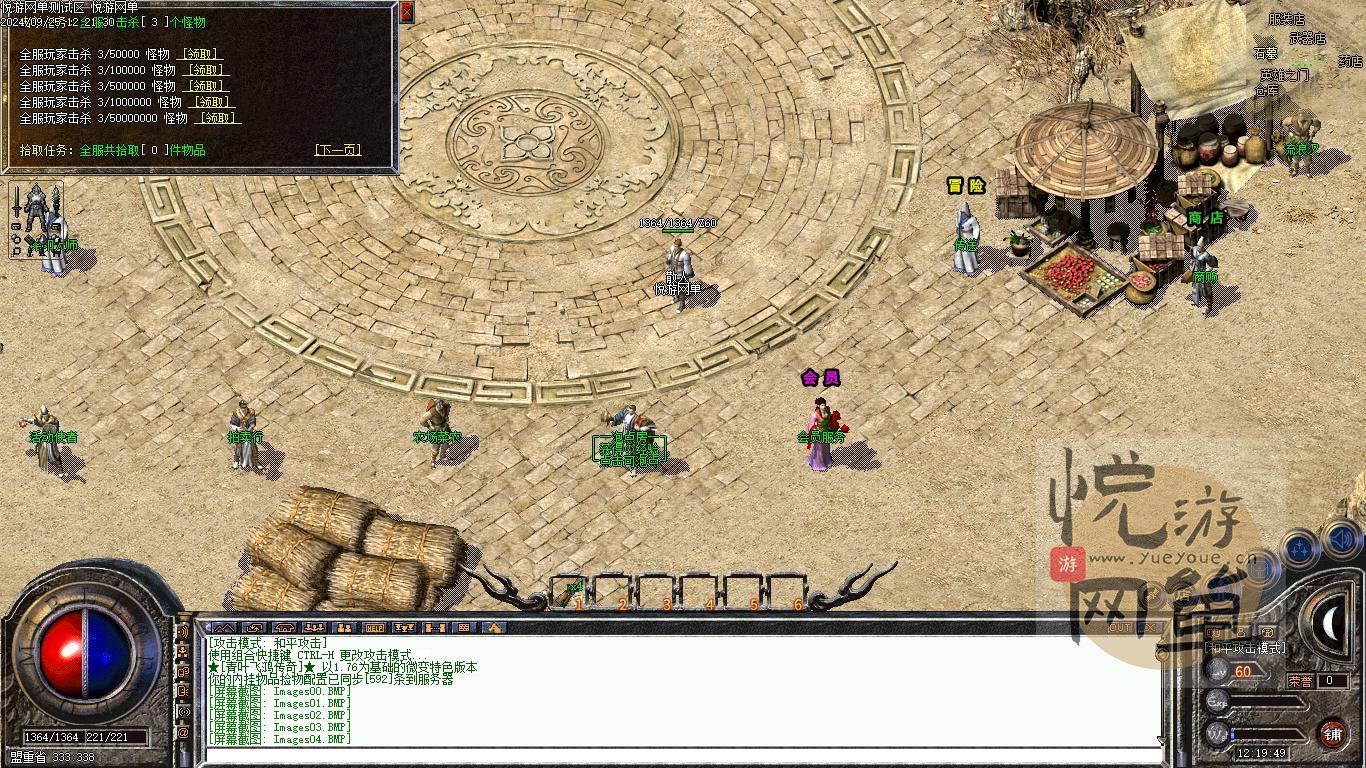Image resolution: width=1366 pixels, height=768 pixels.
Task: Open the @ icon beside chat
Action: tap(183, 733)
